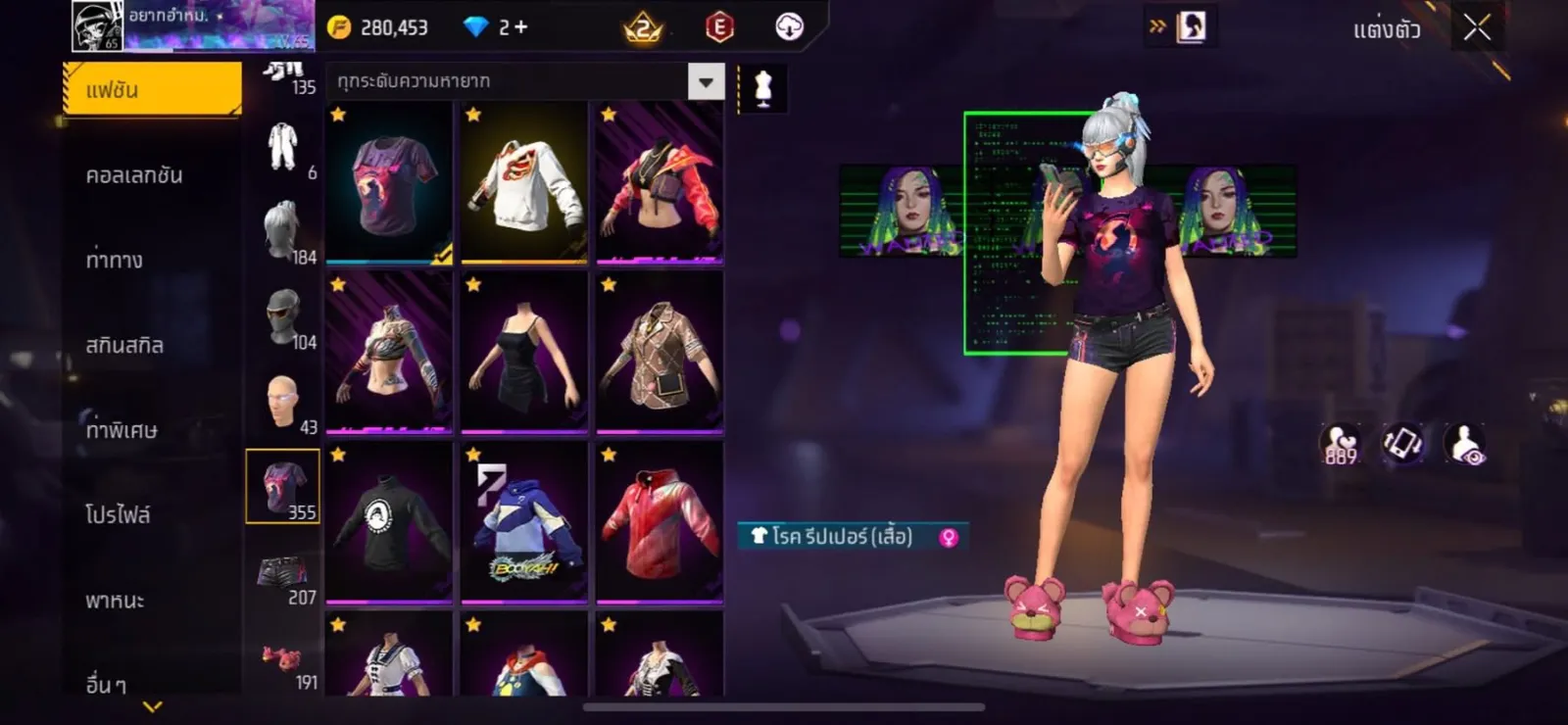This screenshot has height=725, width=1568.
Task: Select the mask category showing 104
Action: (283, 317)
